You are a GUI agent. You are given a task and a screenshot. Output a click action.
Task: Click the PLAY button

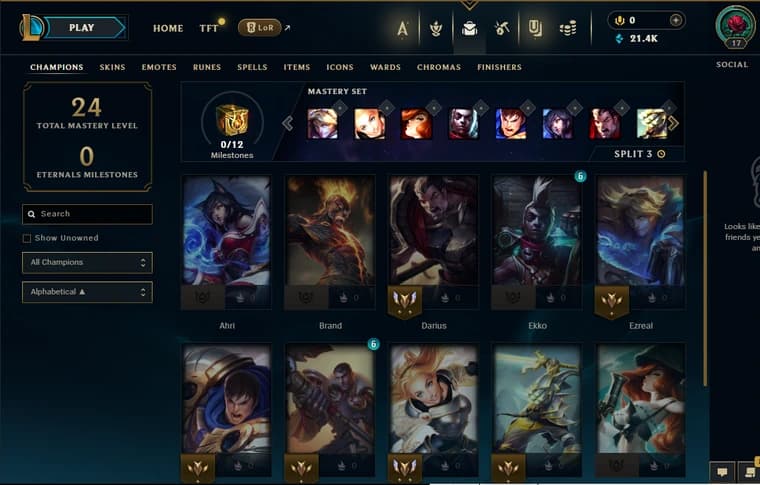83,27
